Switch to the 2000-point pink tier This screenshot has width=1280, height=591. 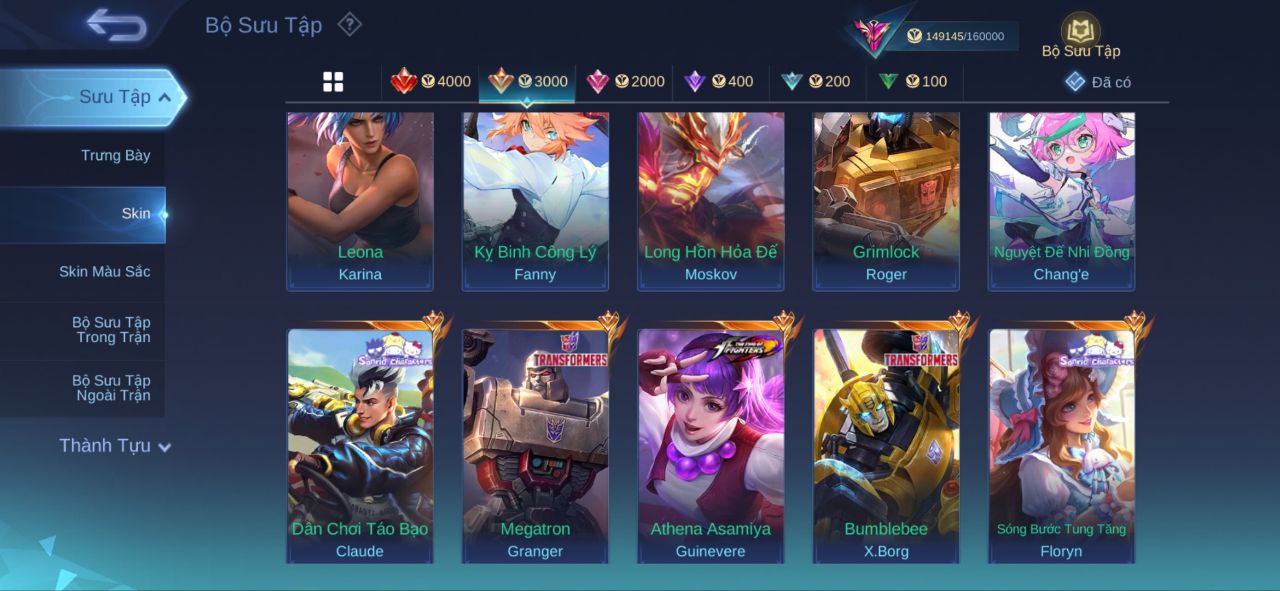pos(625,82)
